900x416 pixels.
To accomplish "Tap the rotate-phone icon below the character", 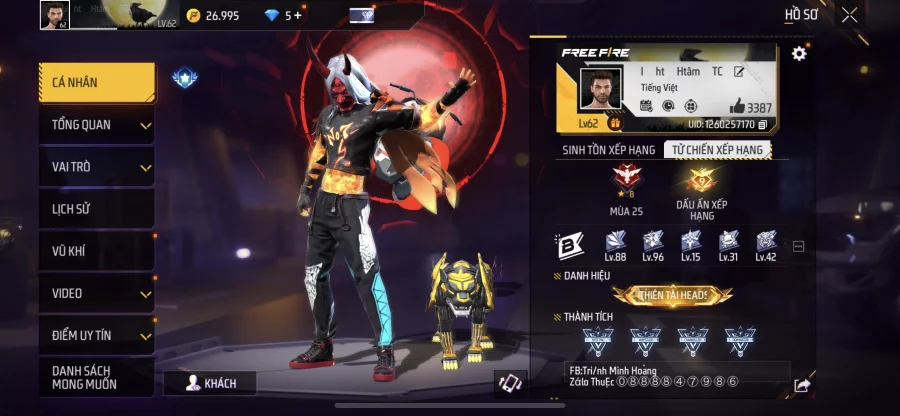I will pyautogui.click(x=510, y=383).
